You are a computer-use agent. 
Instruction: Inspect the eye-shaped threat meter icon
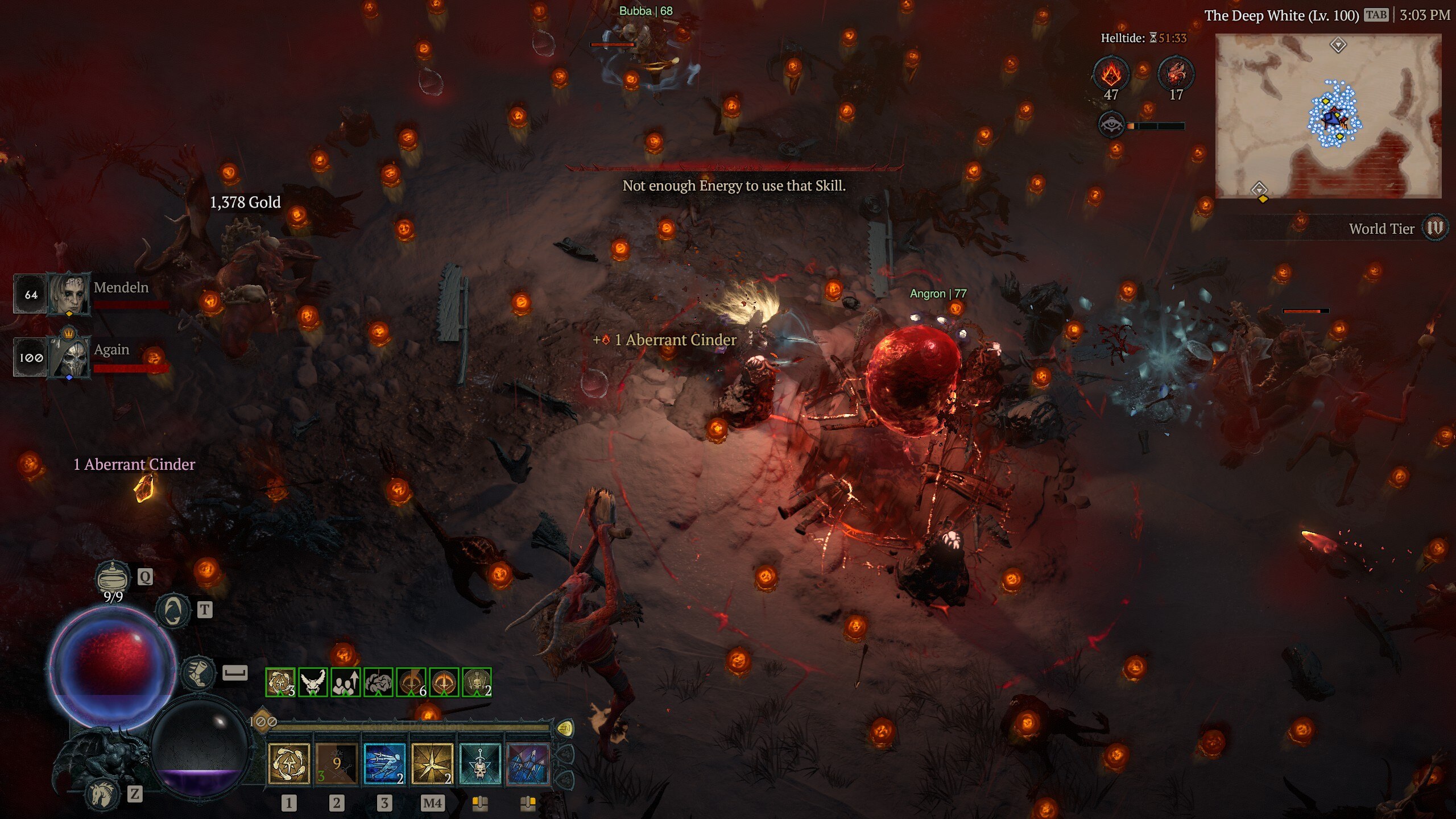point(1111,125)
